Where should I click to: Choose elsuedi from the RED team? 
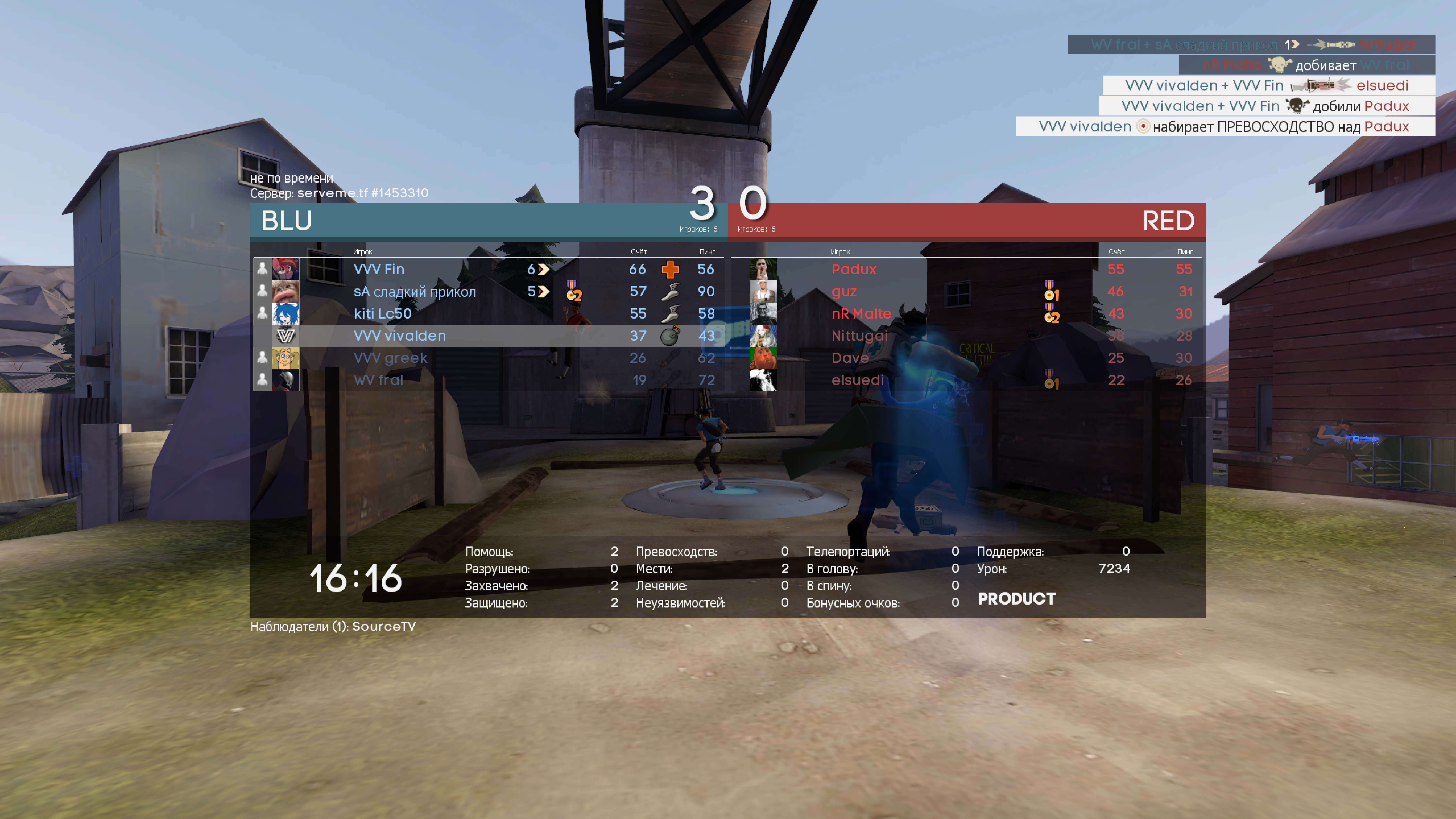pyautogui.click(x=857, y=380)
